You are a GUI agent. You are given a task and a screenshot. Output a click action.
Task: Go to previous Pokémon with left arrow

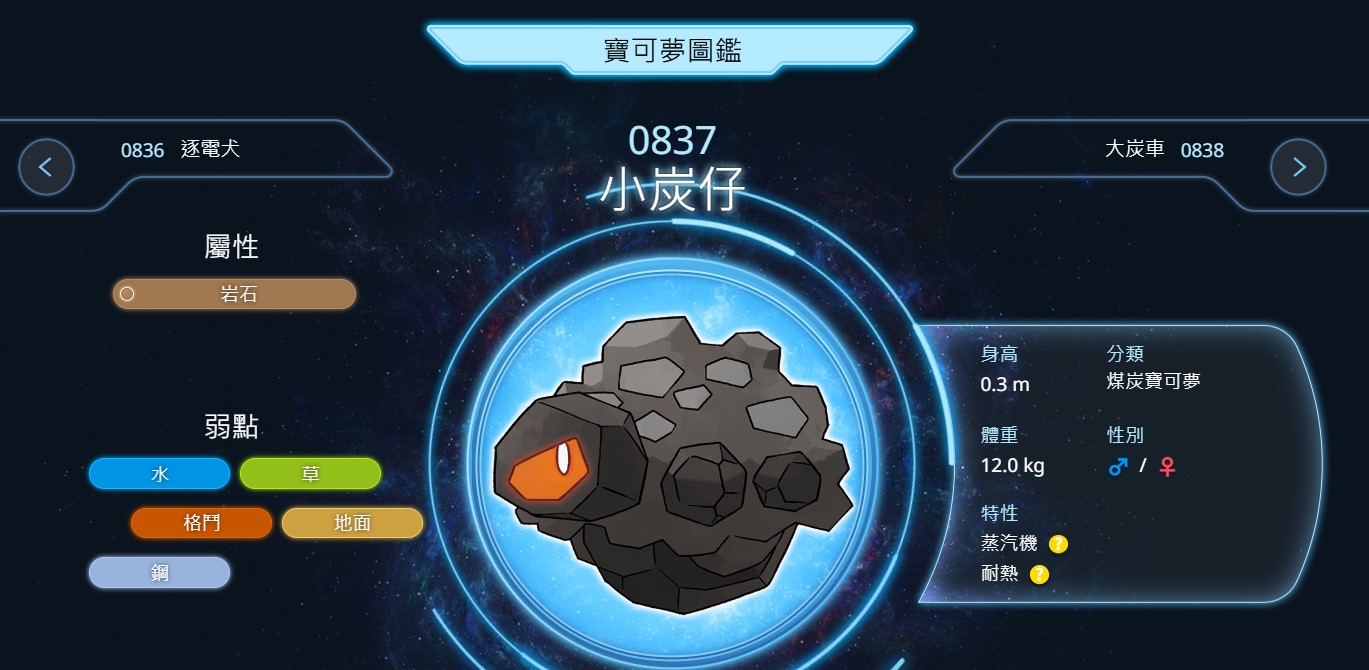(x=46, y=167)
